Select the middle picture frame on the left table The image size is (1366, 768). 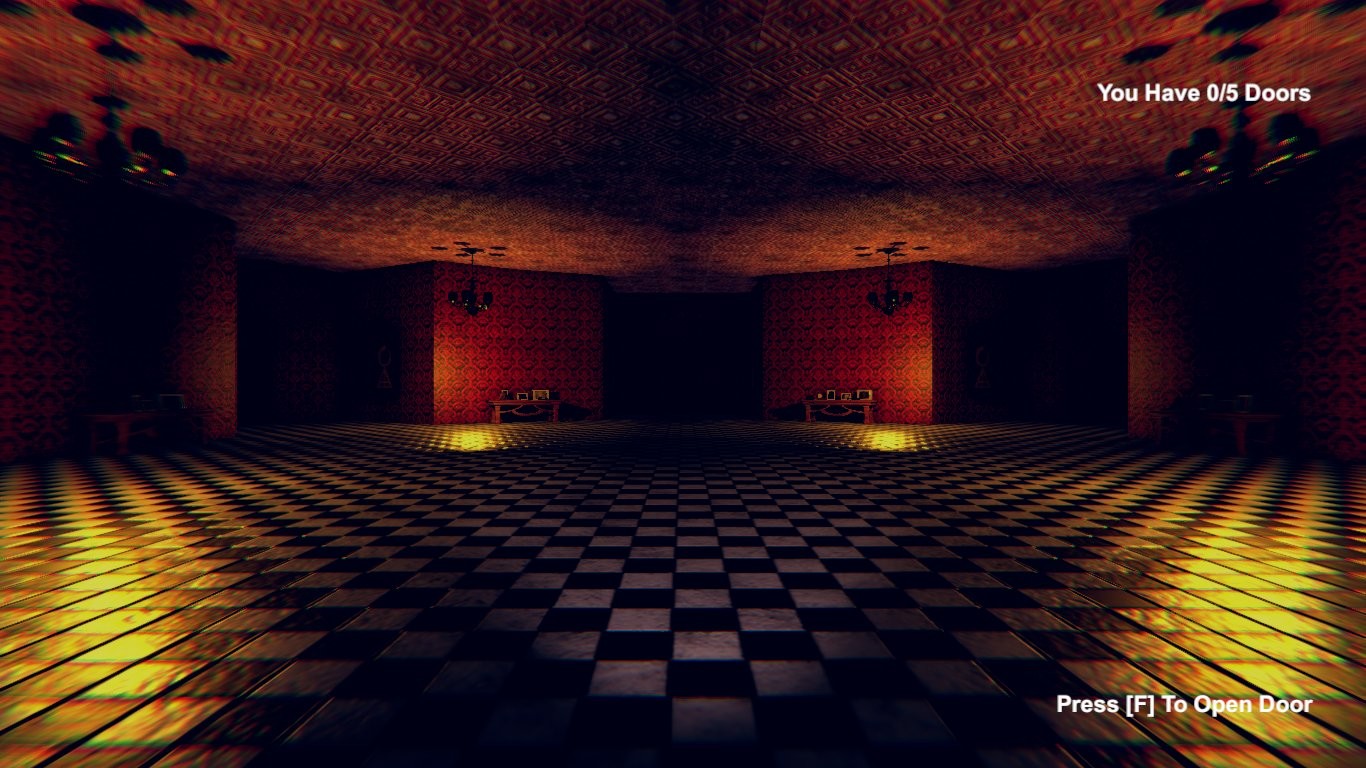click(522, 396)
